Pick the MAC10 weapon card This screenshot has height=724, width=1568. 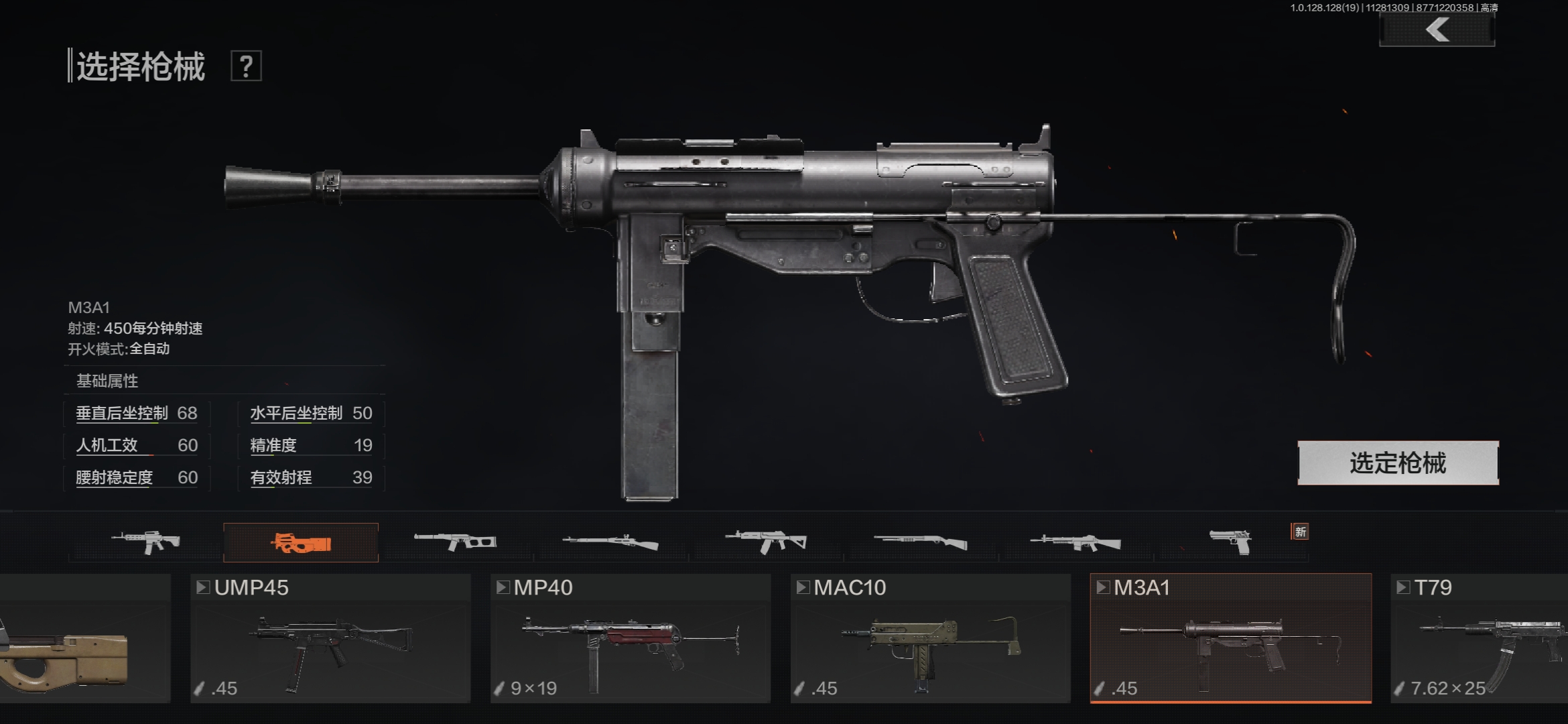(930, 638)
